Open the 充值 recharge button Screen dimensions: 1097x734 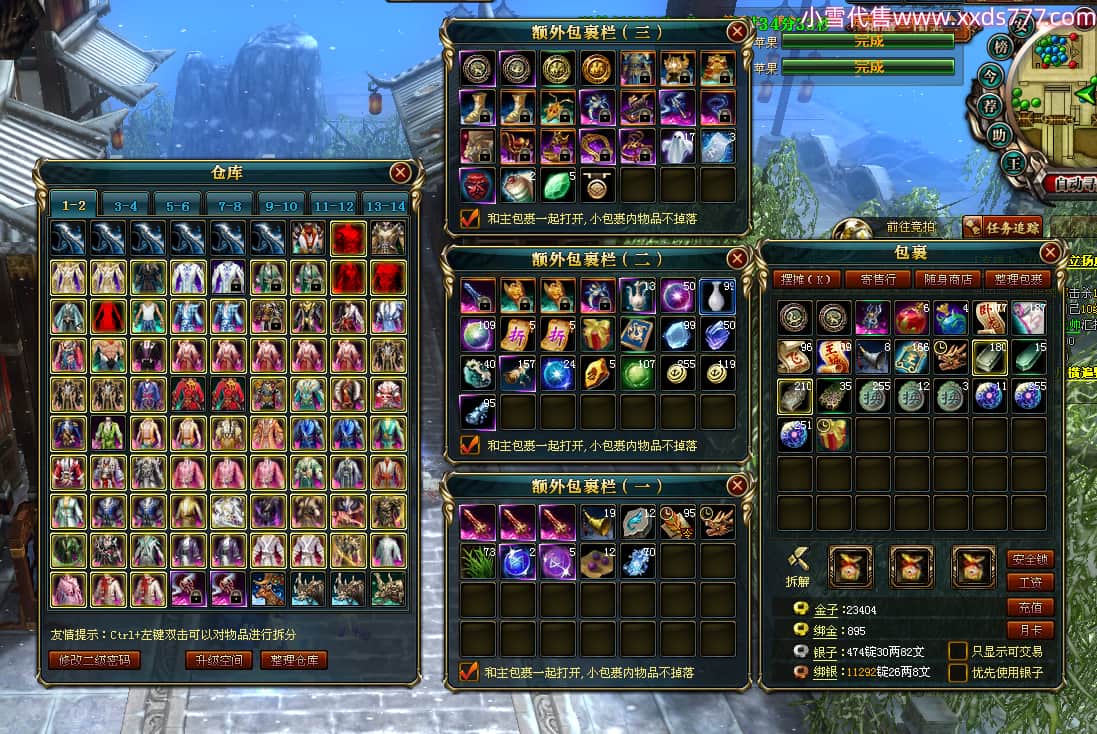pos(1030,607)
